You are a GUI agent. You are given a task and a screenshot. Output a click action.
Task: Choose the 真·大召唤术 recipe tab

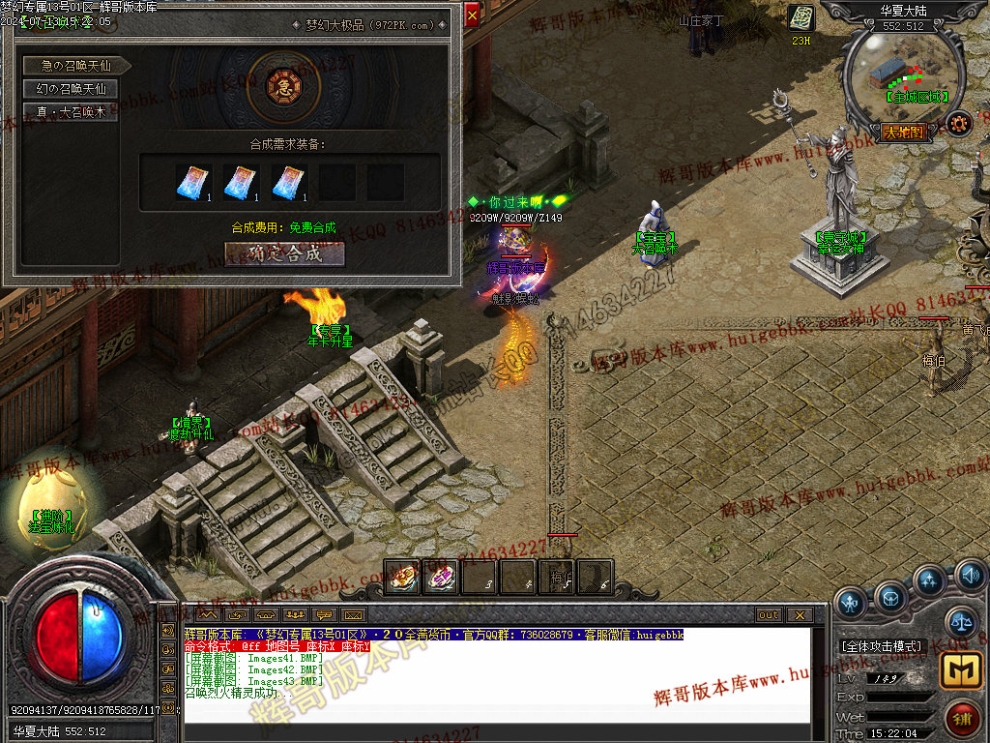[71, 112]
